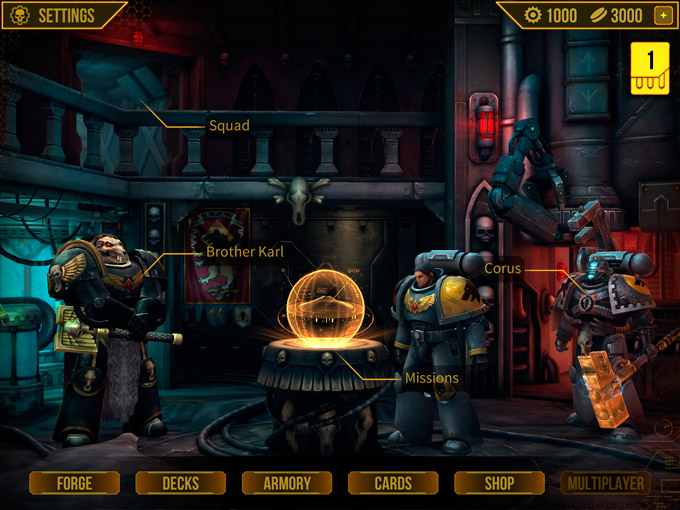Image resolution: width=680 pixels, height=510 pixels.
Task: Open the Shop
Action: (x=499, y=483)
